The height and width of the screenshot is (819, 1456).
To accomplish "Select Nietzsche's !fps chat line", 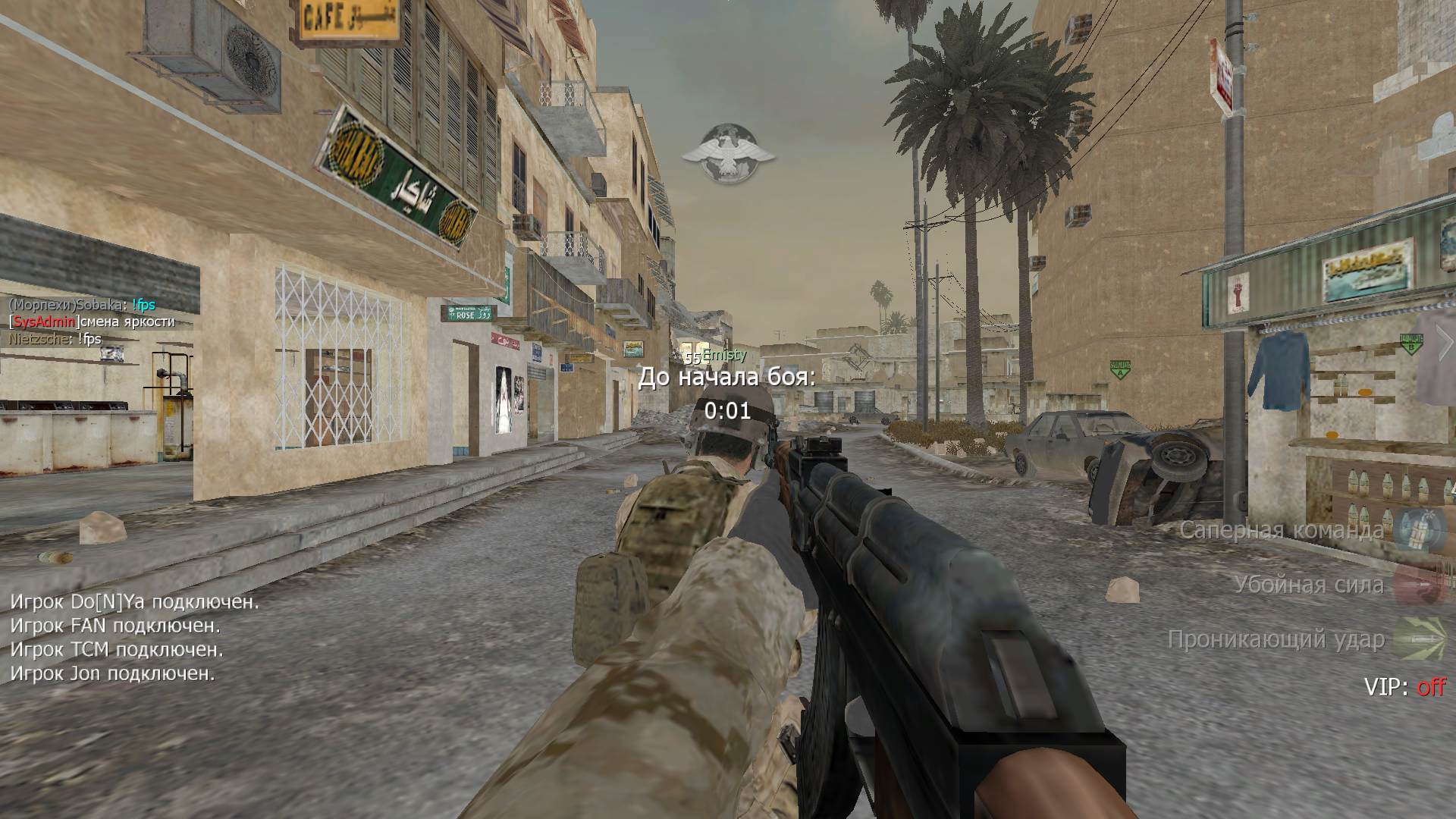I will pyautogui.click(x=55, y=339).
